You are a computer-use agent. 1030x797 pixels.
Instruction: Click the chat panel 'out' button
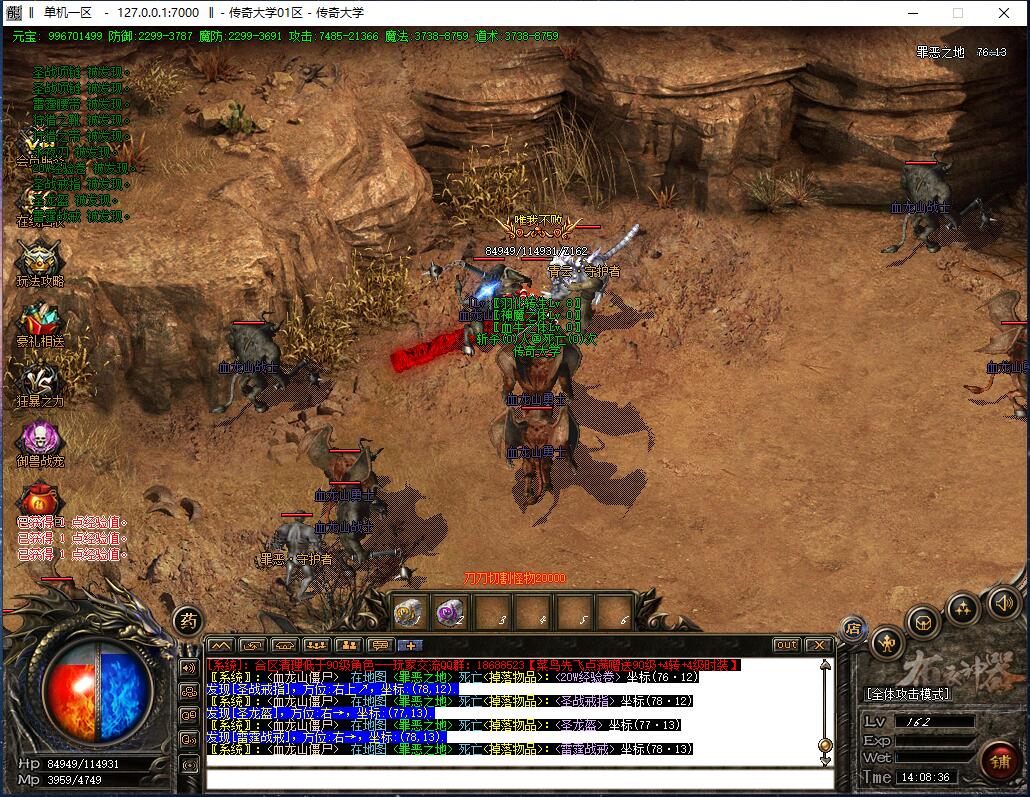[787, 645]
